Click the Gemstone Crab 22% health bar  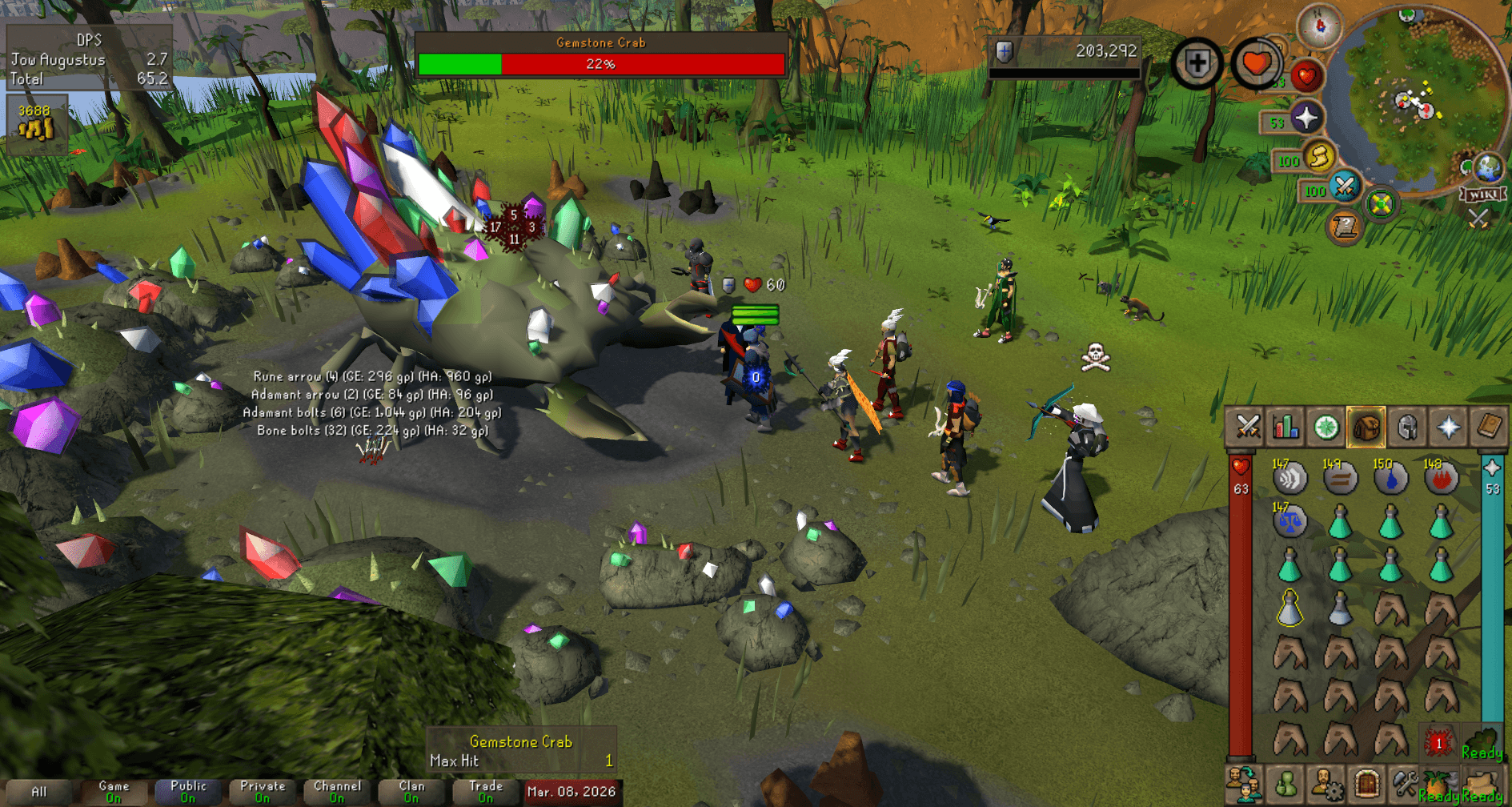[601, 64]
